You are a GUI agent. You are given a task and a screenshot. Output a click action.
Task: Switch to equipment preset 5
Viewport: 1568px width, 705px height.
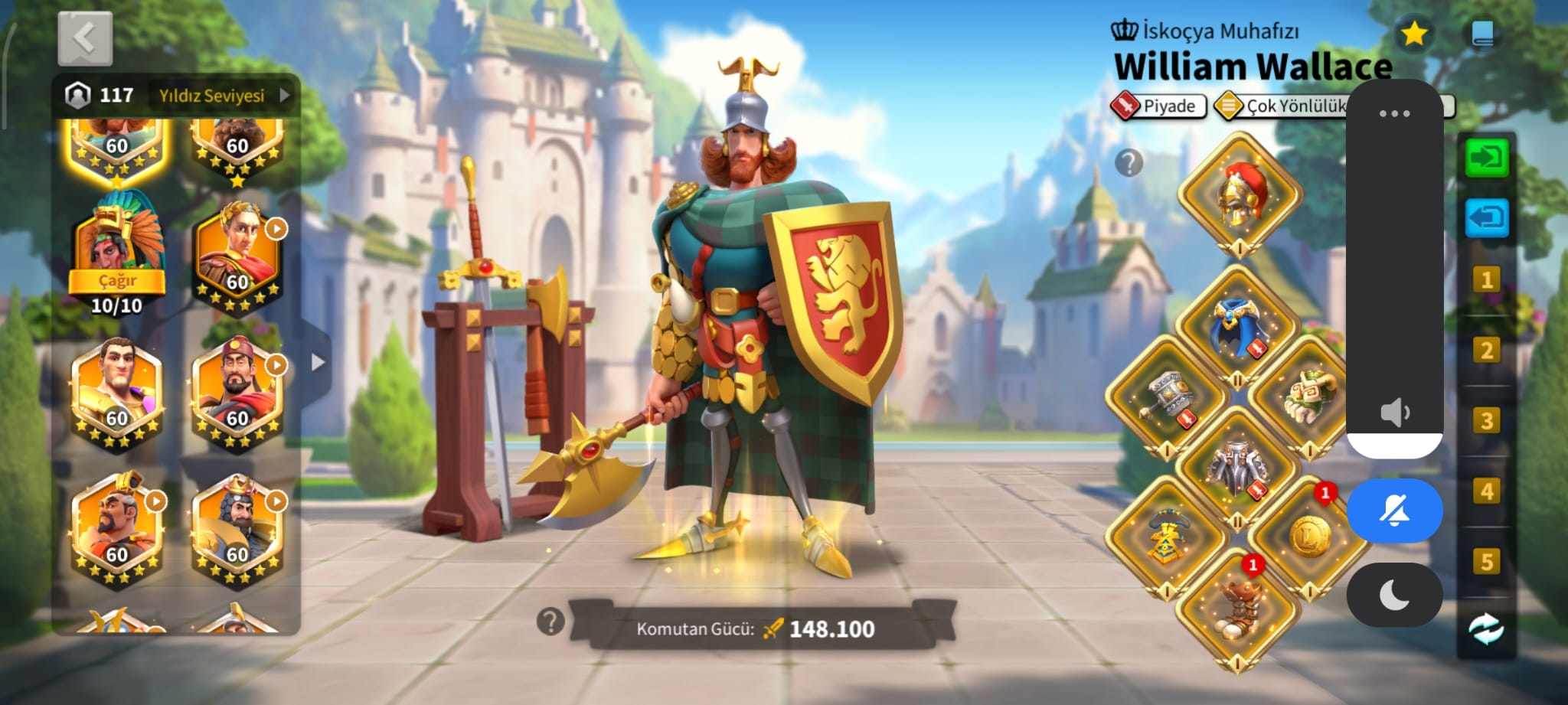(1486, 562)
